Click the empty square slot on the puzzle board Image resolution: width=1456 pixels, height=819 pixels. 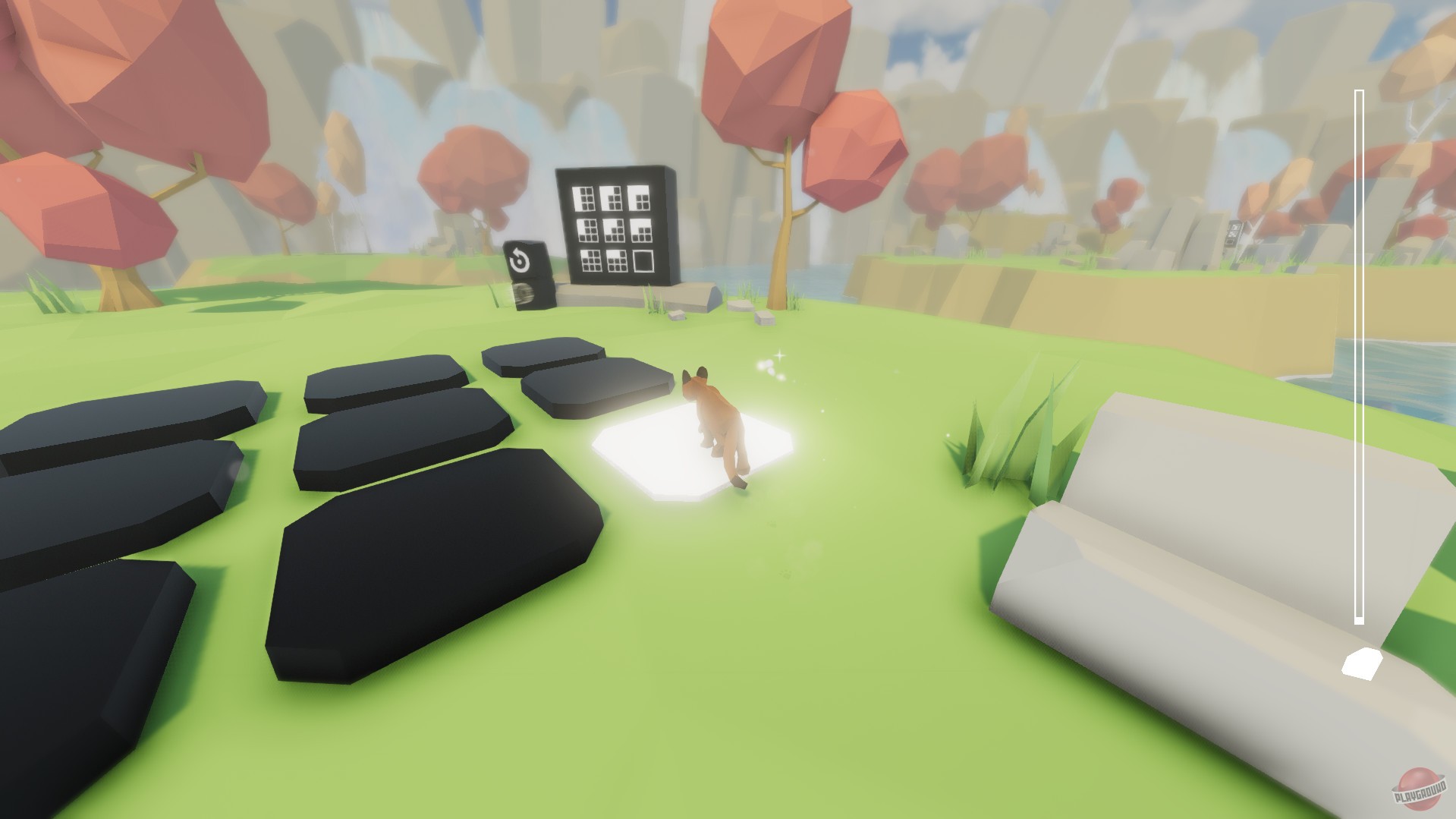coord(643,262)
